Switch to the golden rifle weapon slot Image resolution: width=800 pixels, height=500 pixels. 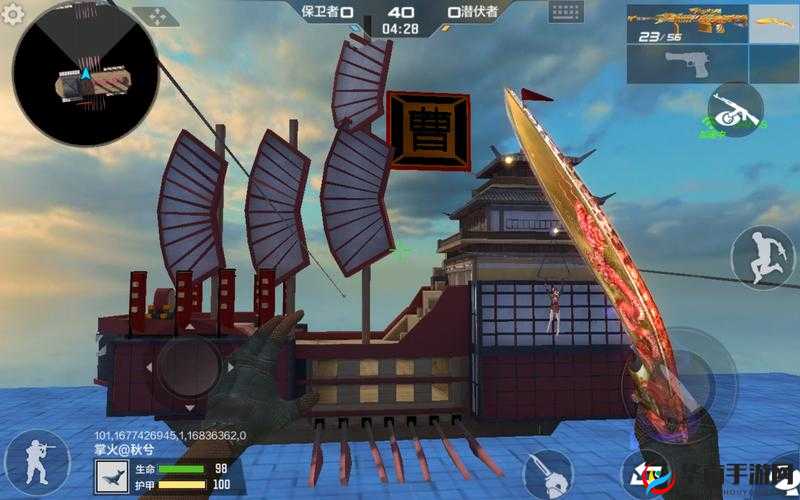point(687,24)
